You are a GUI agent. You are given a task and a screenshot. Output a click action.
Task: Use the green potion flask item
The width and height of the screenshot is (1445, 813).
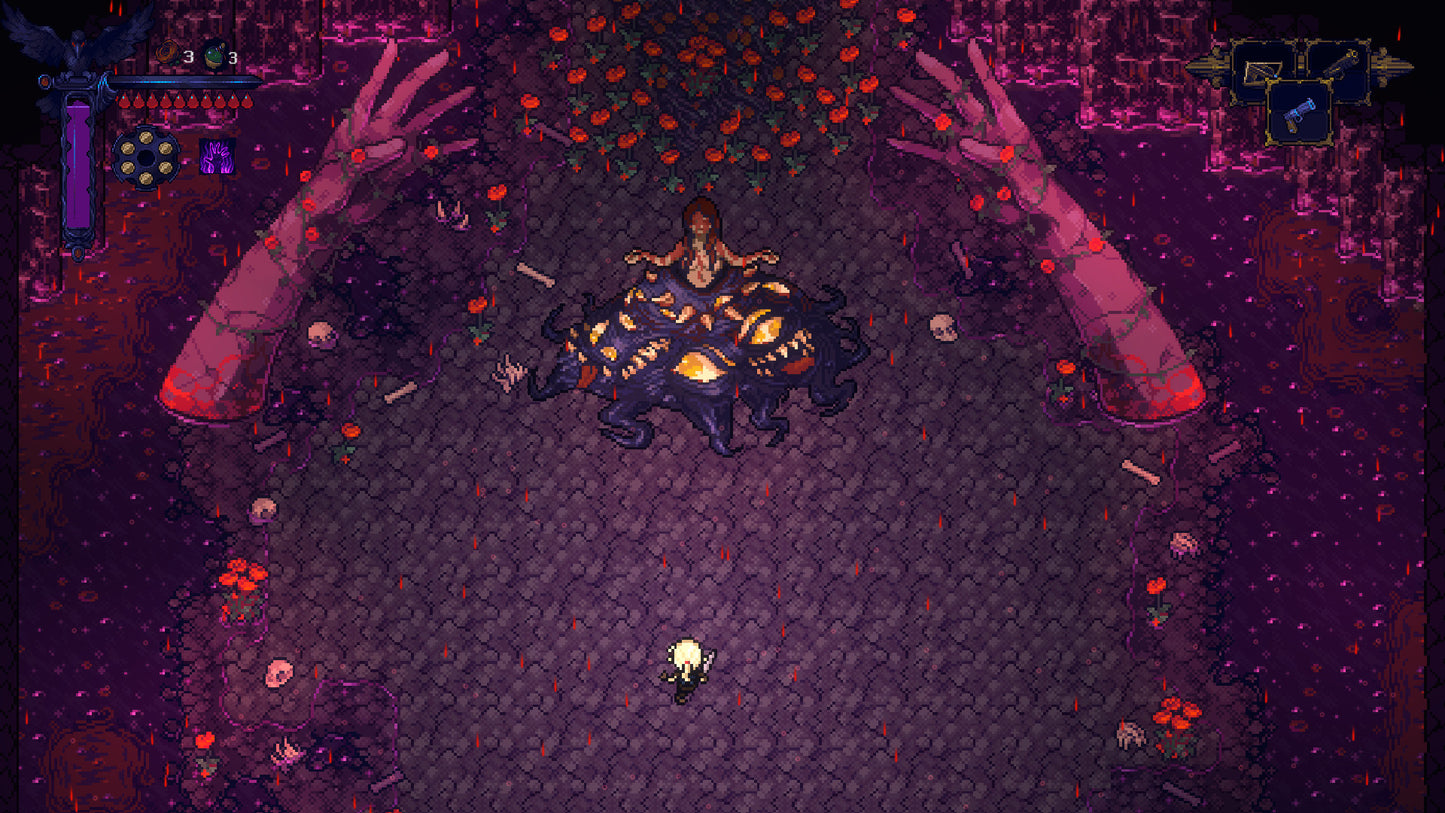click(x=215, y=56)
